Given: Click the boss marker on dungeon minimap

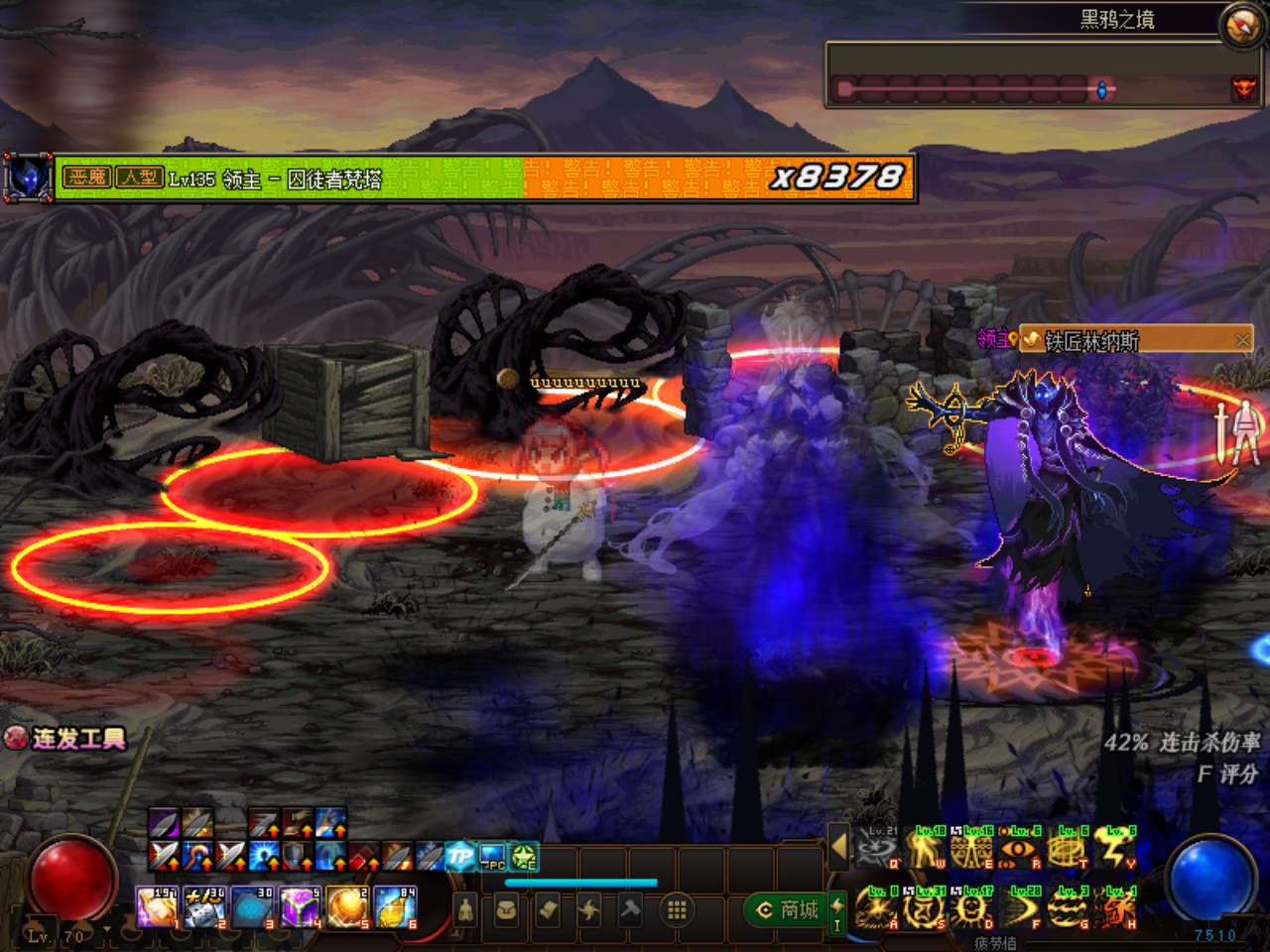Looking at the screenshot, I should click(1242, 89).
